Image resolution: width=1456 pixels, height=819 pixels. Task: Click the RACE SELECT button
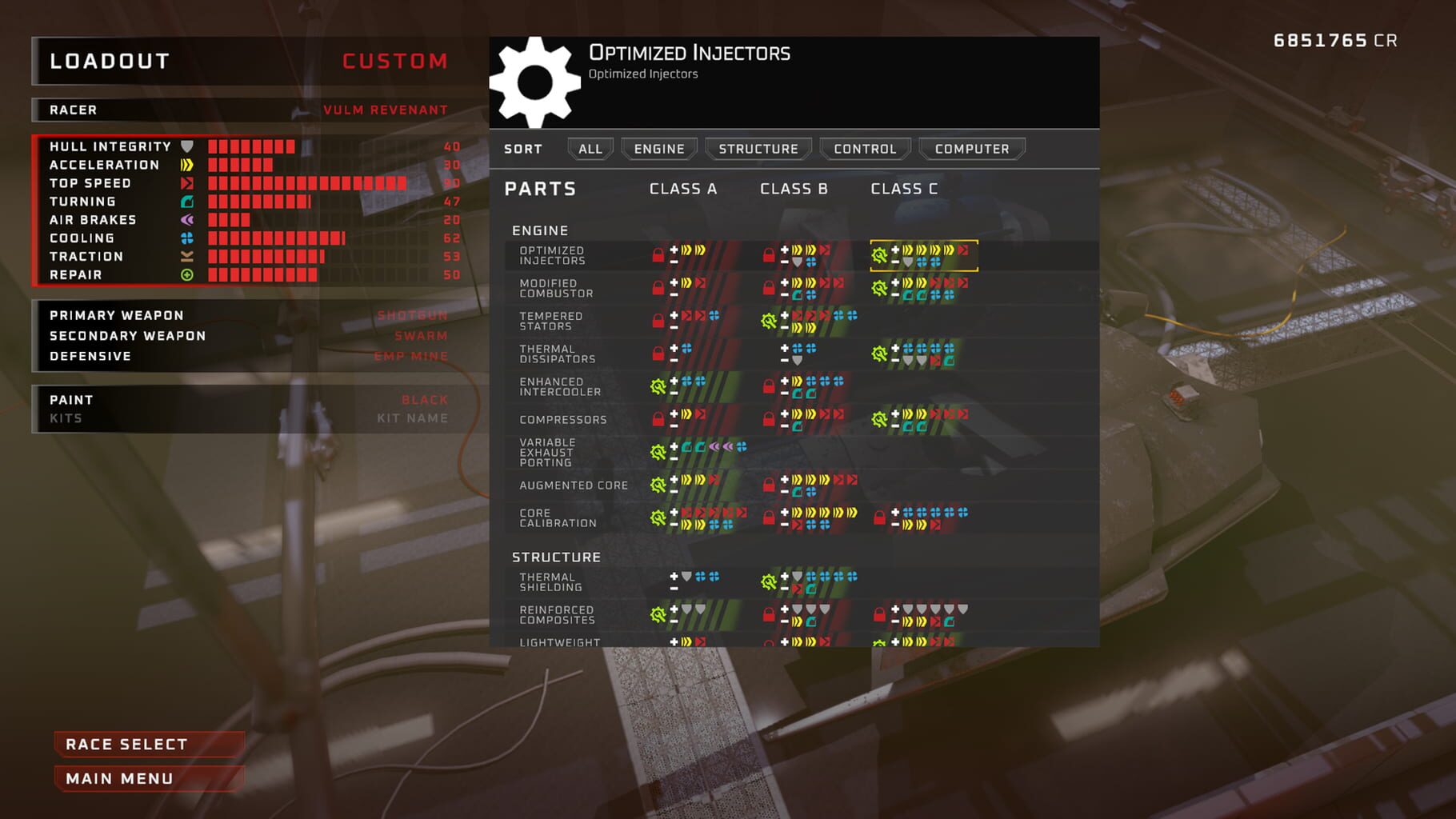pyautogui.click(x=148, y=744)
